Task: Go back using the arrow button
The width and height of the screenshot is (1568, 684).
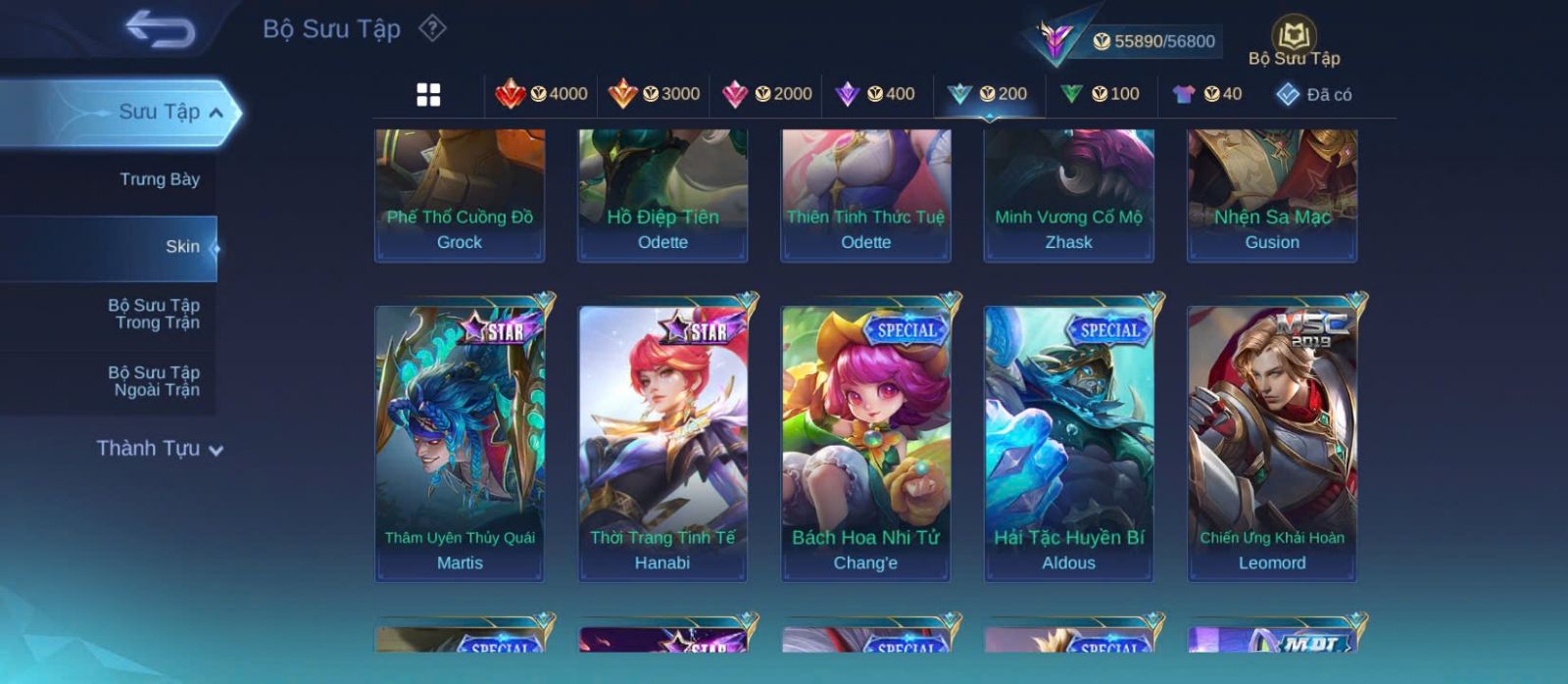Action: click(160, 28)
